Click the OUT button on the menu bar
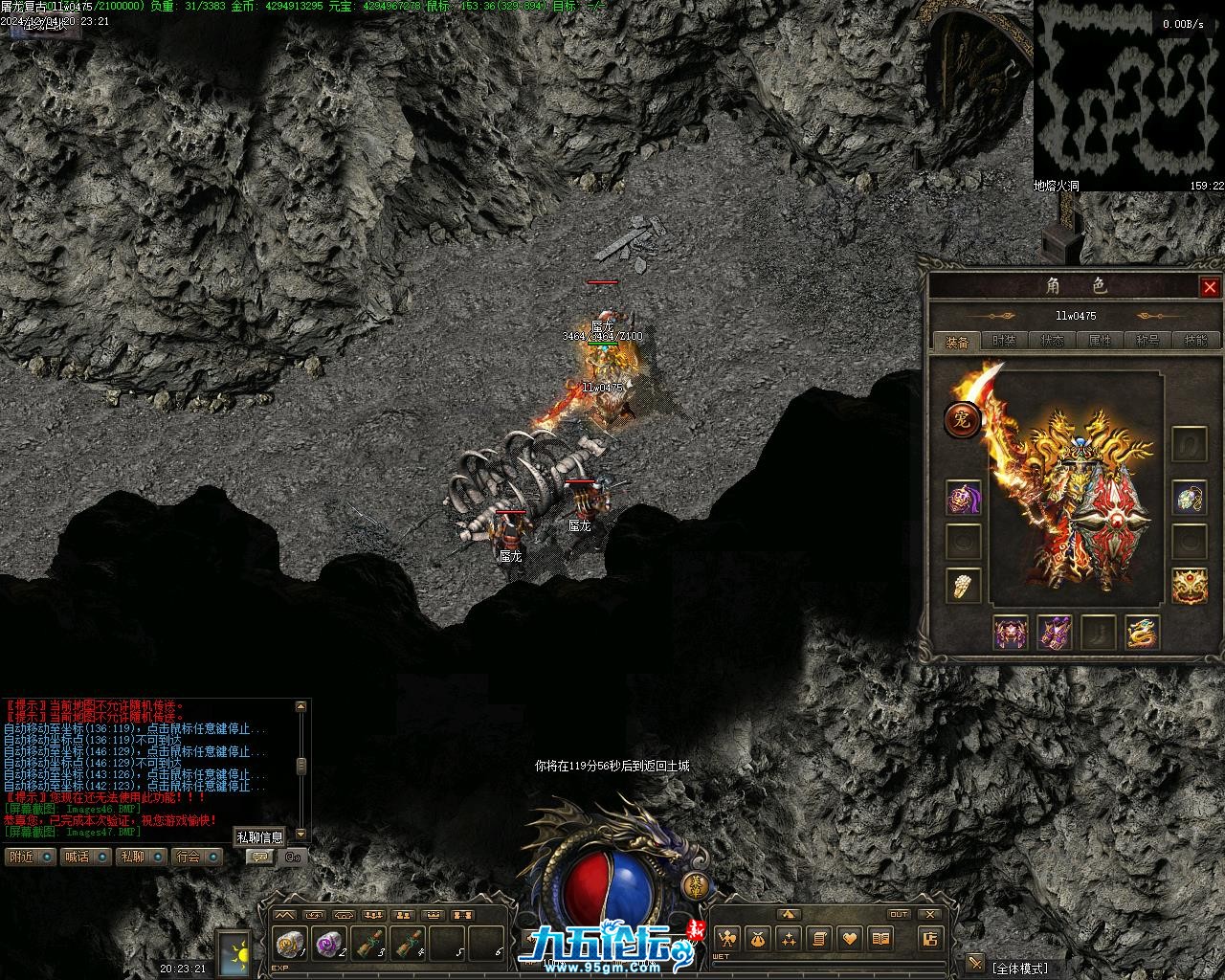The width and height of the screenshot is (1225, 980). 899,914
